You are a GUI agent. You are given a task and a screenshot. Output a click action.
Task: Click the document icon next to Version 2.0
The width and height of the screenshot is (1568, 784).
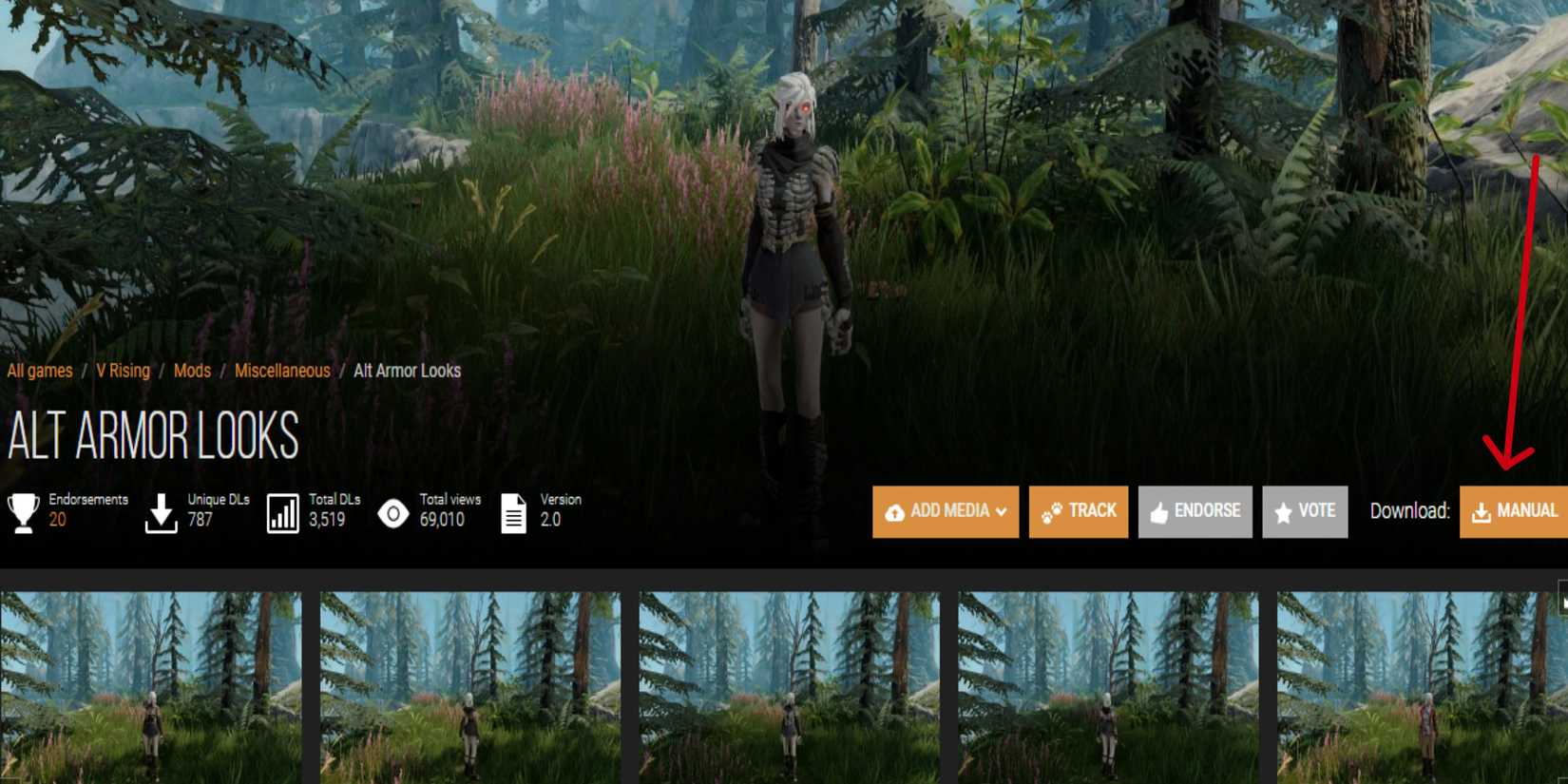tap(513, 511)
